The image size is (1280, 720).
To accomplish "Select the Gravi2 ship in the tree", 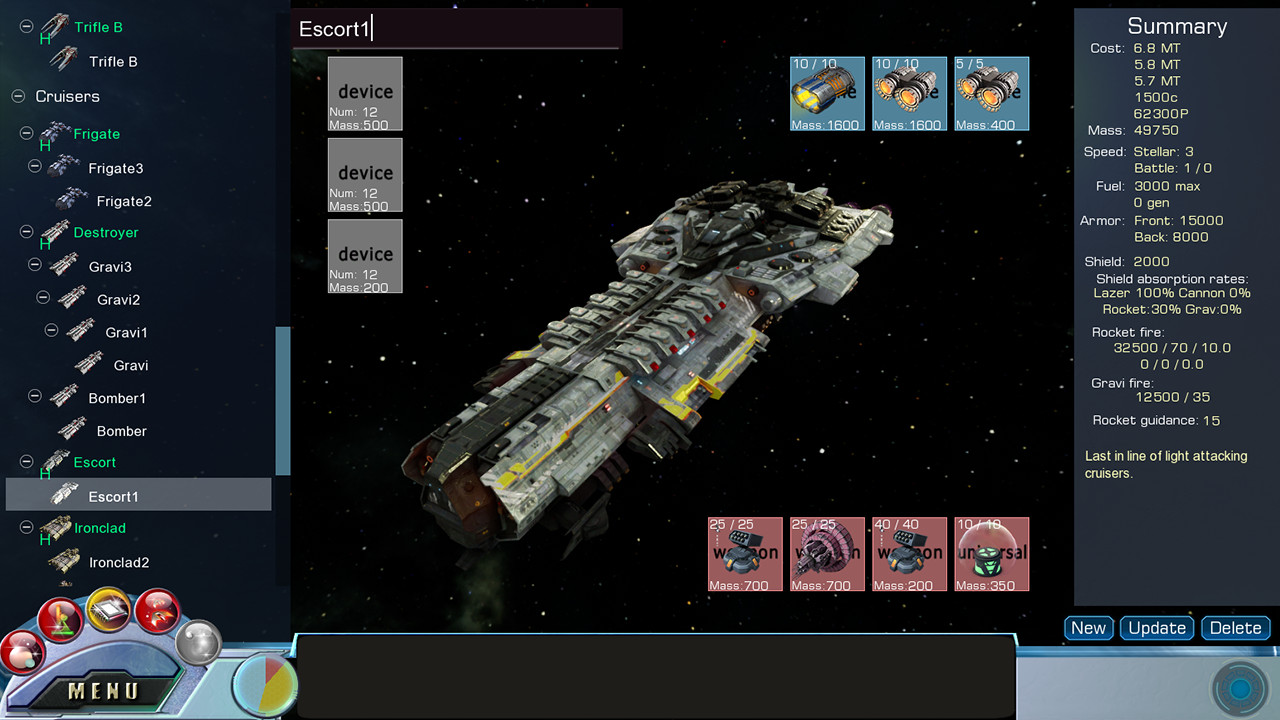I will click(117, 299).
